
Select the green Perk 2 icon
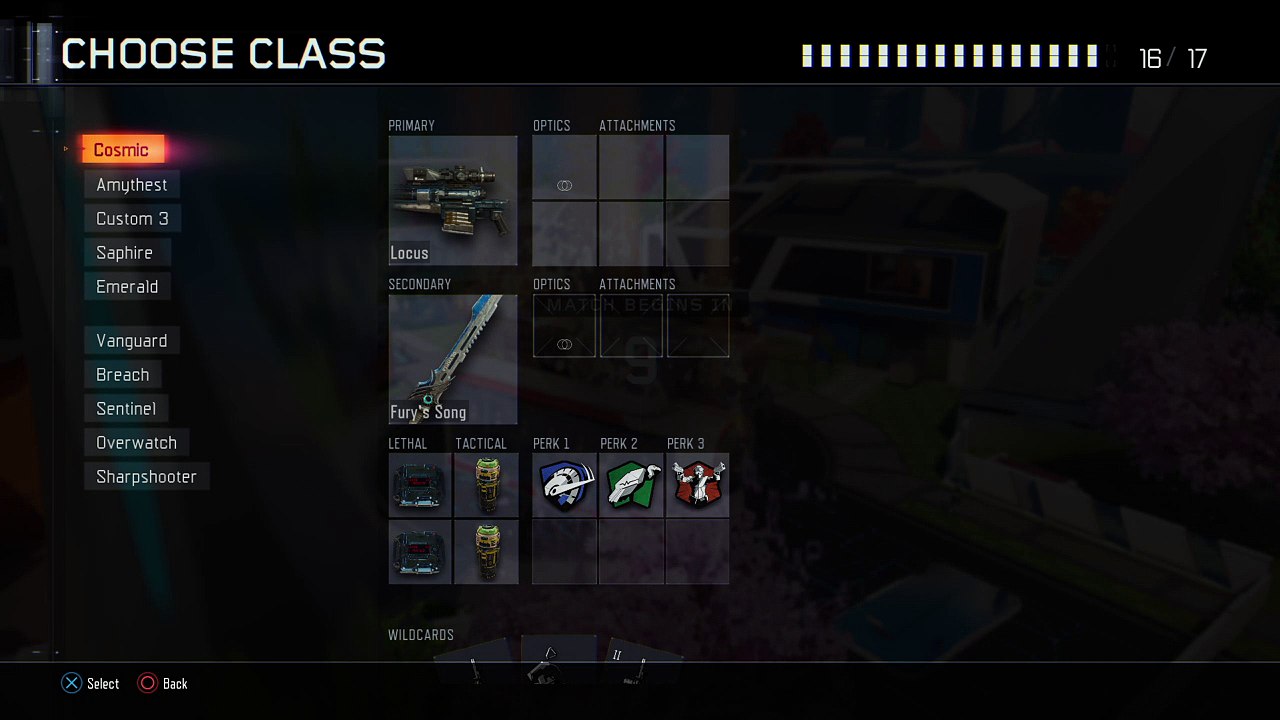(x=631, y=485)
